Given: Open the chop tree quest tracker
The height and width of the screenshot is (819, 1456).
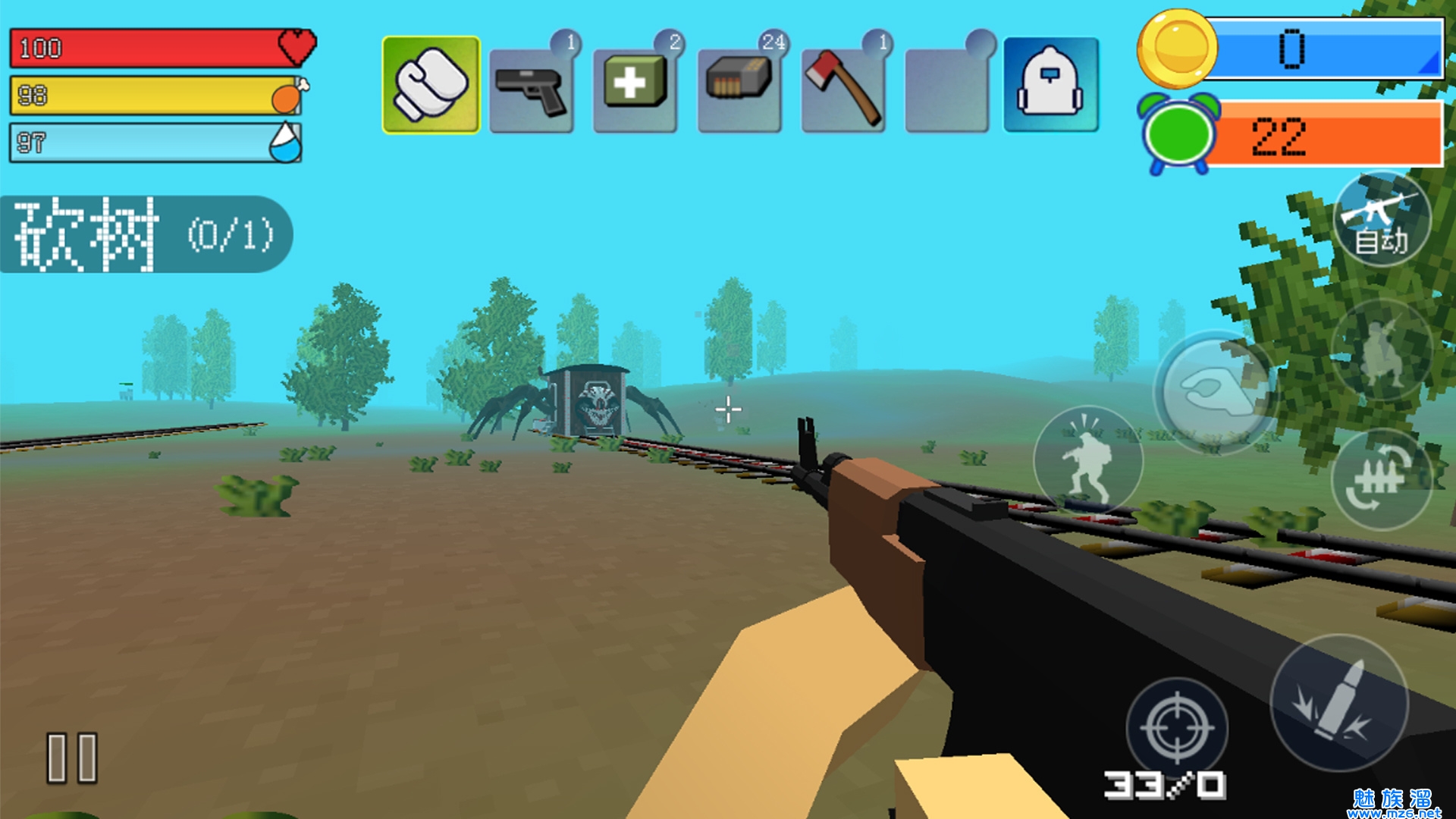Looking at the screenshot, I should pos(144,234).
